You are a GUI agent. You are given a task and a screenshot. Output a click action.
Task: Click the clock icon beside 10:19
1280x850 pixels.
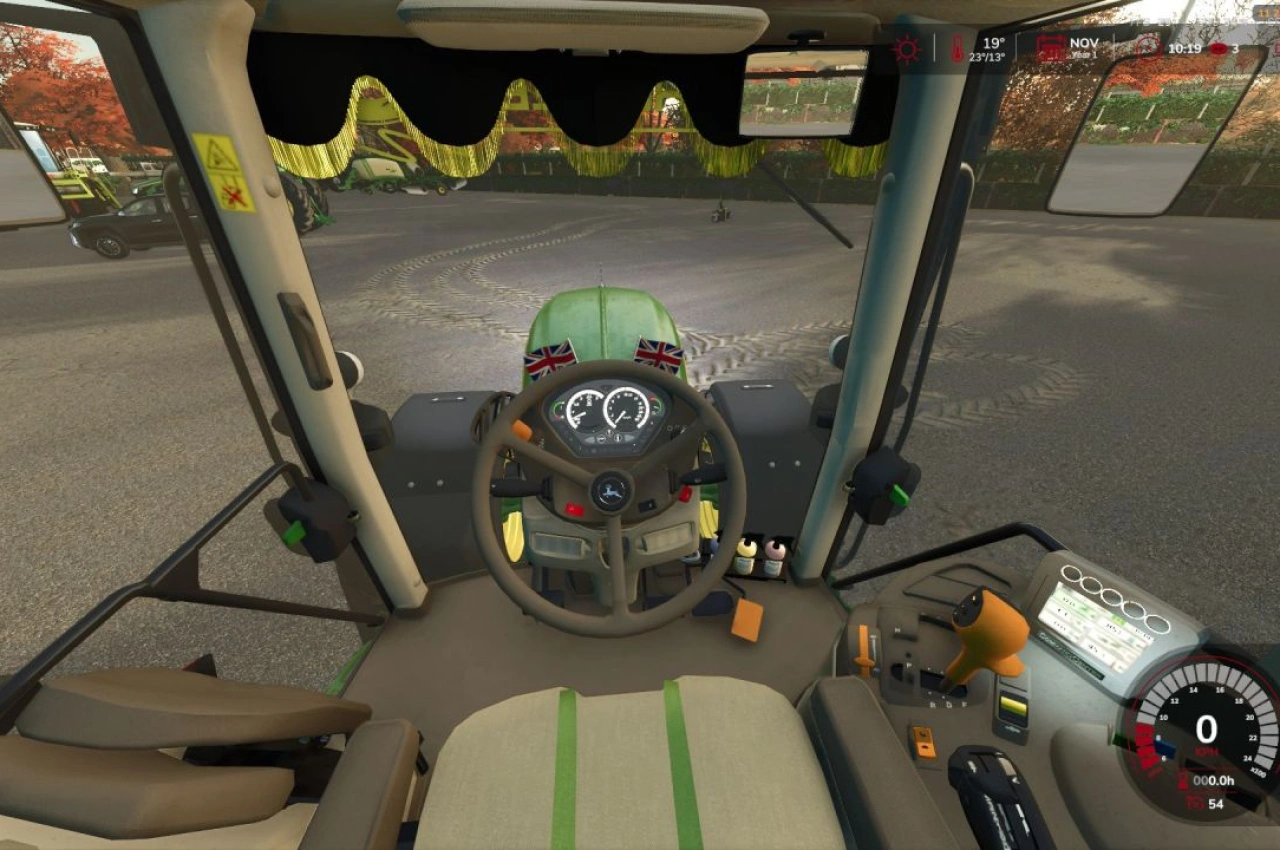[1148, 48]
